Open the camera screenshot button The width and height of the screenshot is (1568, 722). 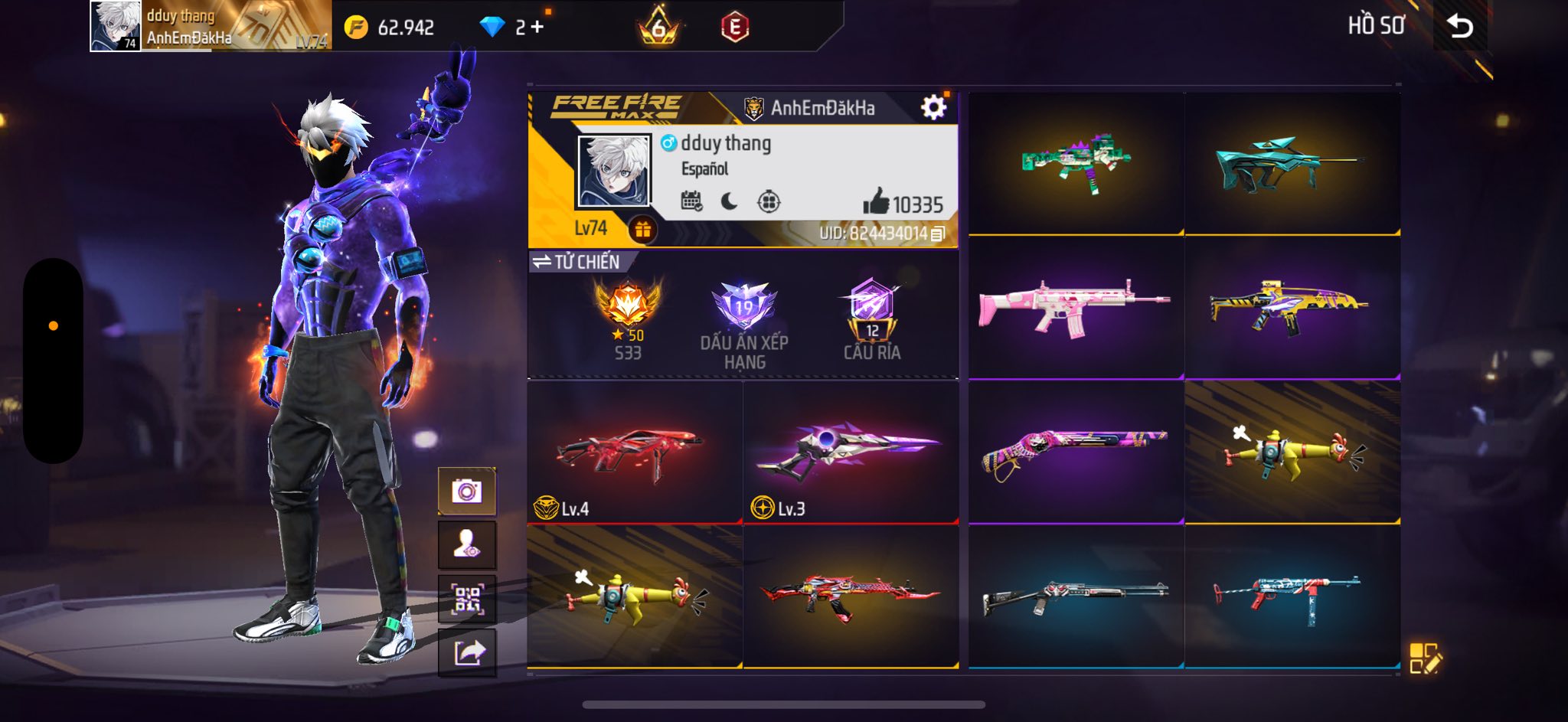[466, 491]
